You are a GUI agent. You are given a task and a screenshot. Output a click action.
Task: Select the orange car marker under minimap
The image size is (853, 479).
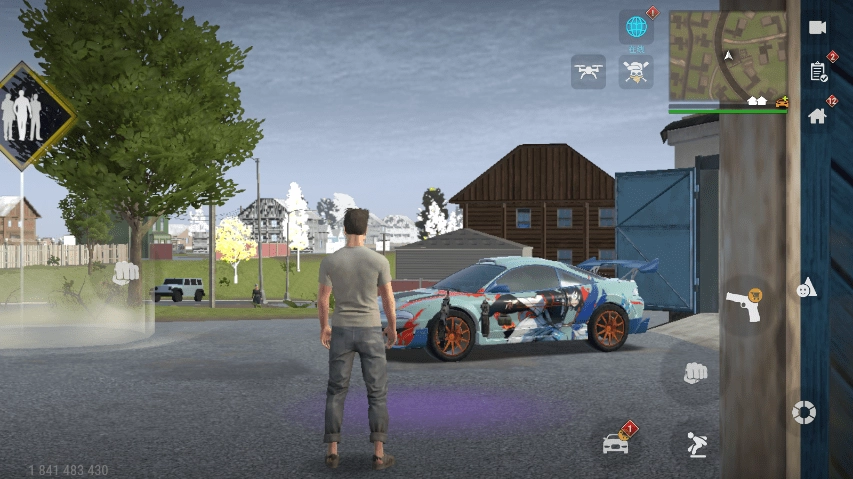click(781, 102)
